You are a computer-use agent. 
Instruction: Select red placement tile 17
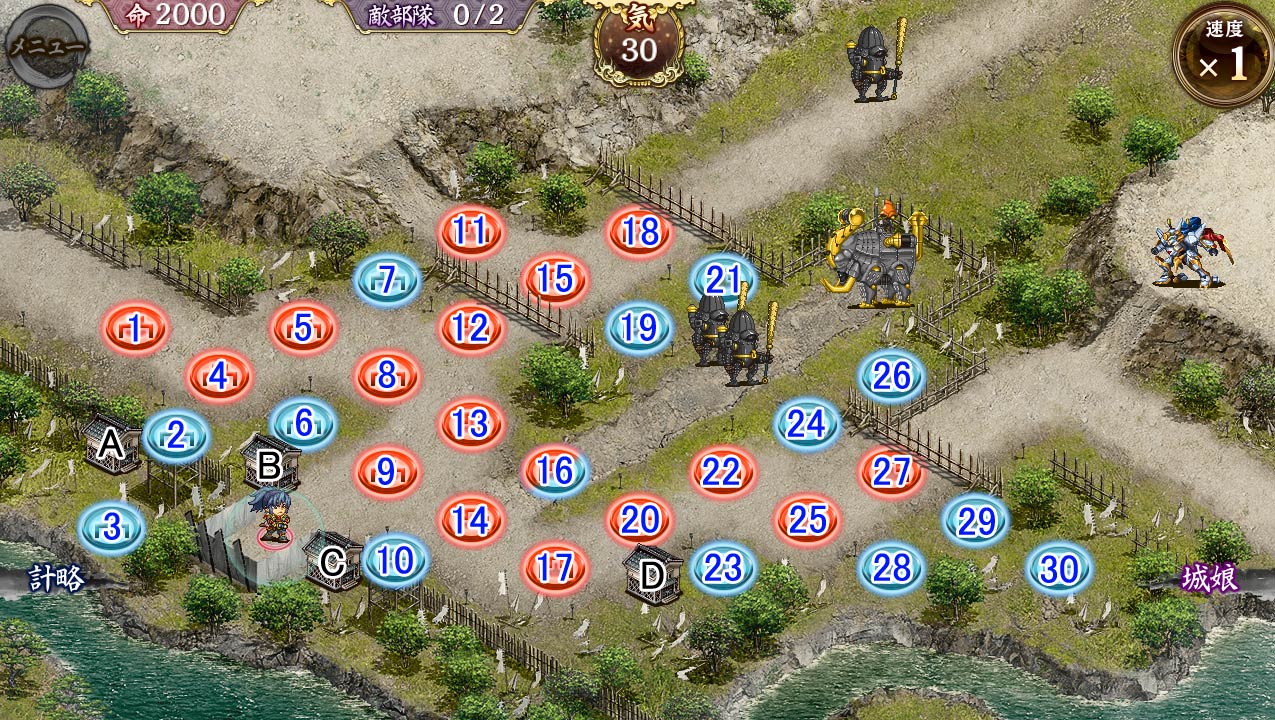coord(554,568)
